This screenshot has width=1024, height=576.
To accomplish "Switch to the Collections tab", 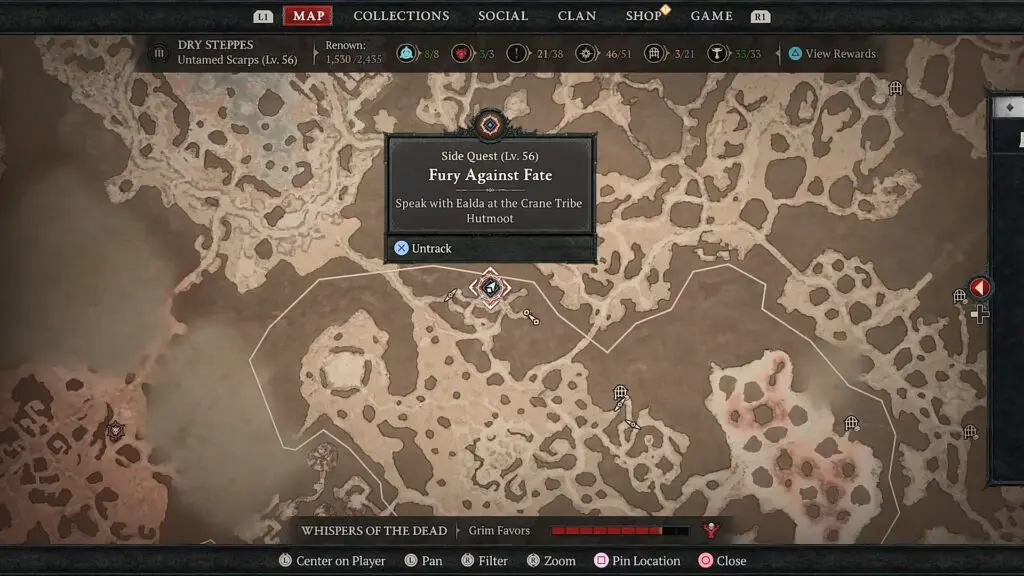I will click(401, 16).
